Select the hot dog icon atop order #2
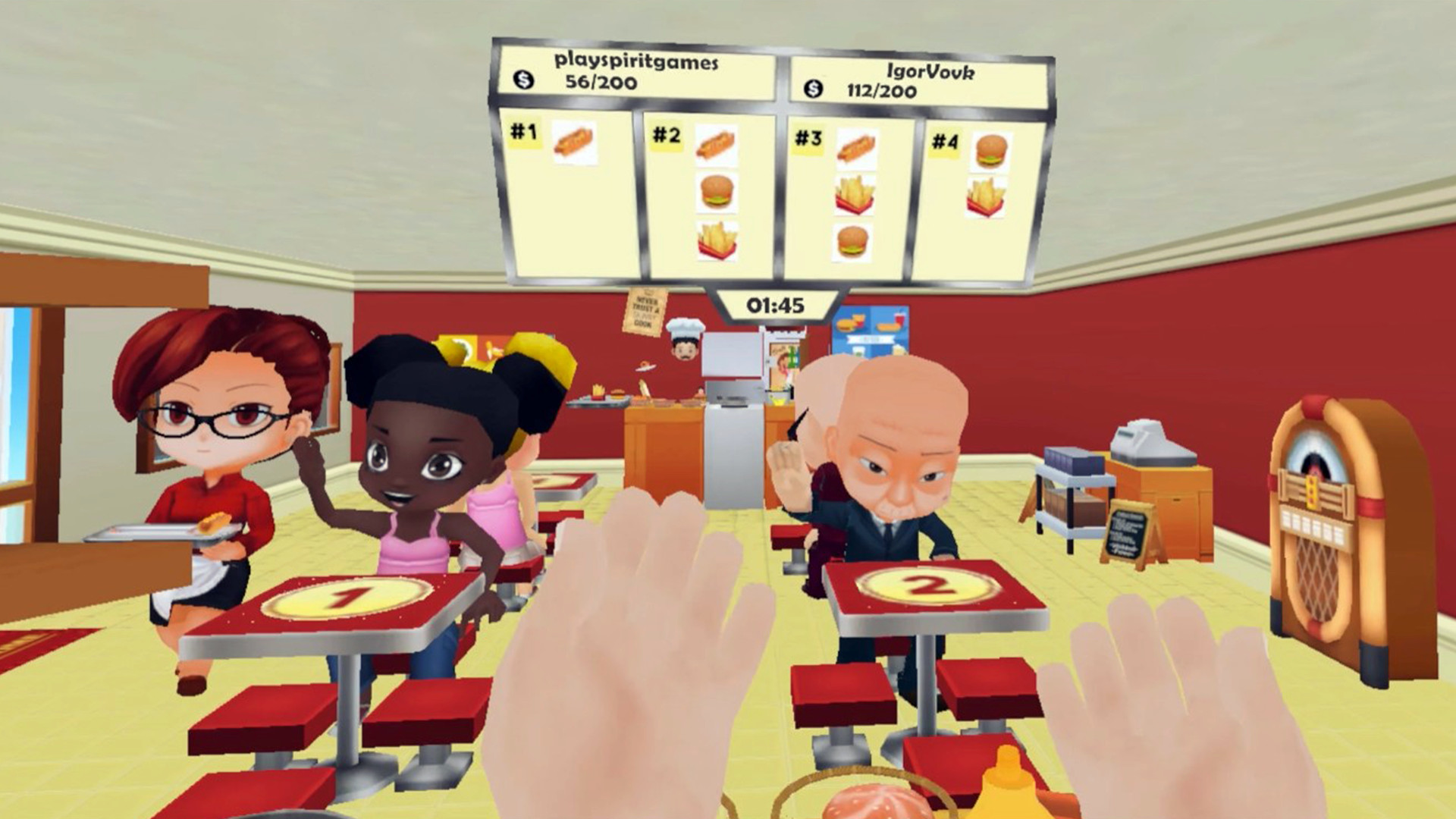The image size is (1456, 819). (x=717, y=145)
